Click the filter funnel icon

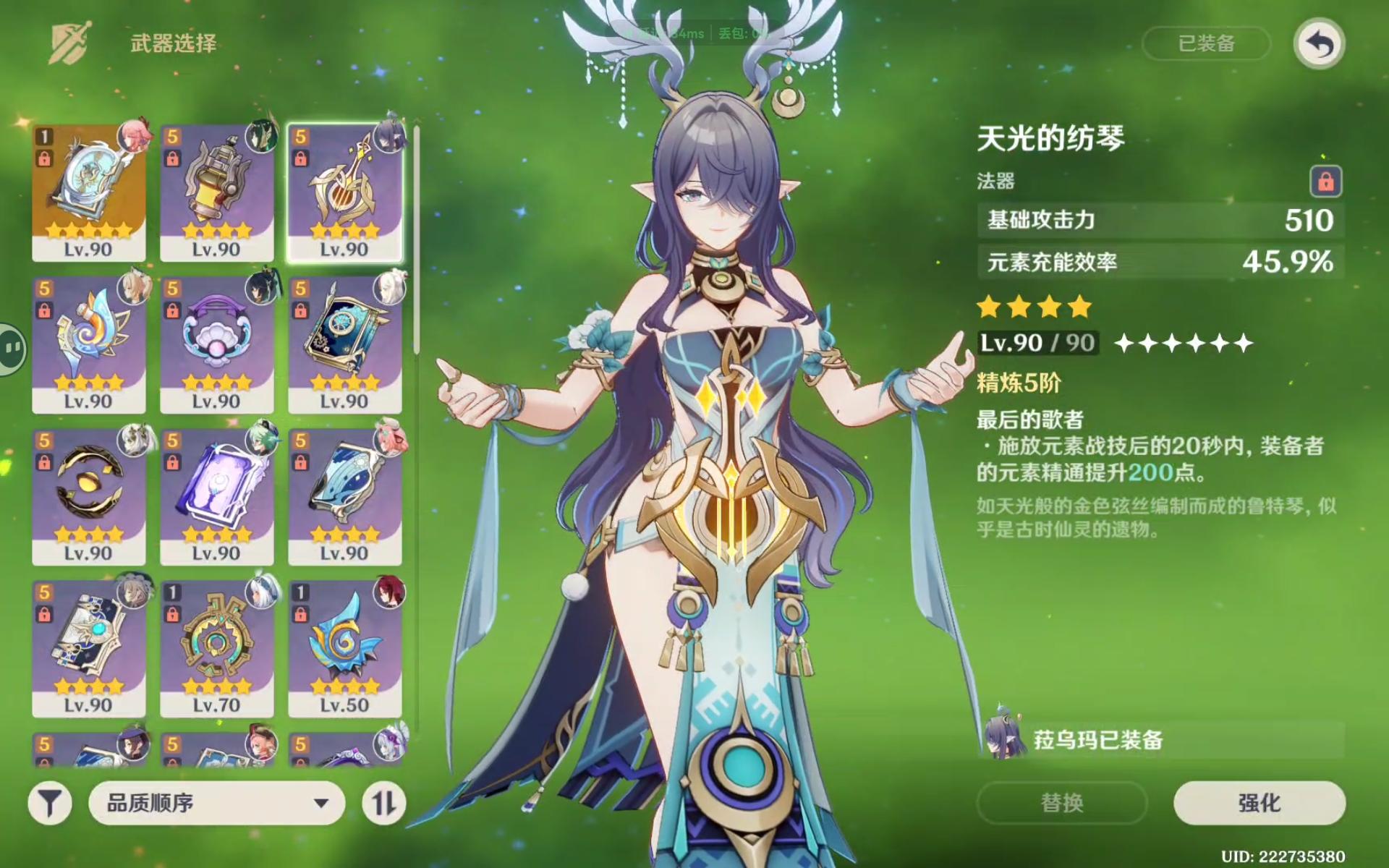tap(48, 803)
